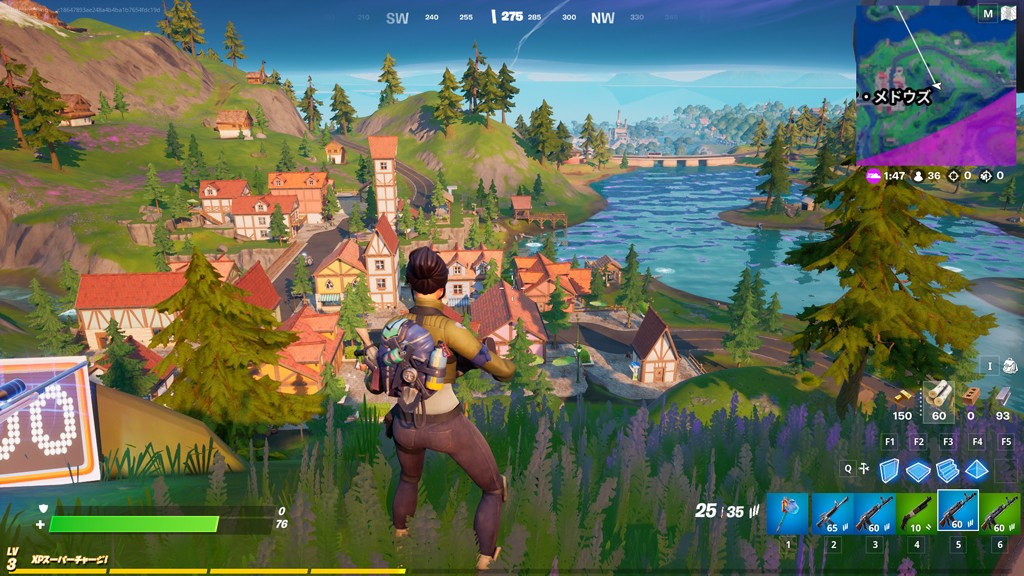Viewport: 1024px width, 576px height.
Task: Select wood as building material
Action: coord(939,396)
